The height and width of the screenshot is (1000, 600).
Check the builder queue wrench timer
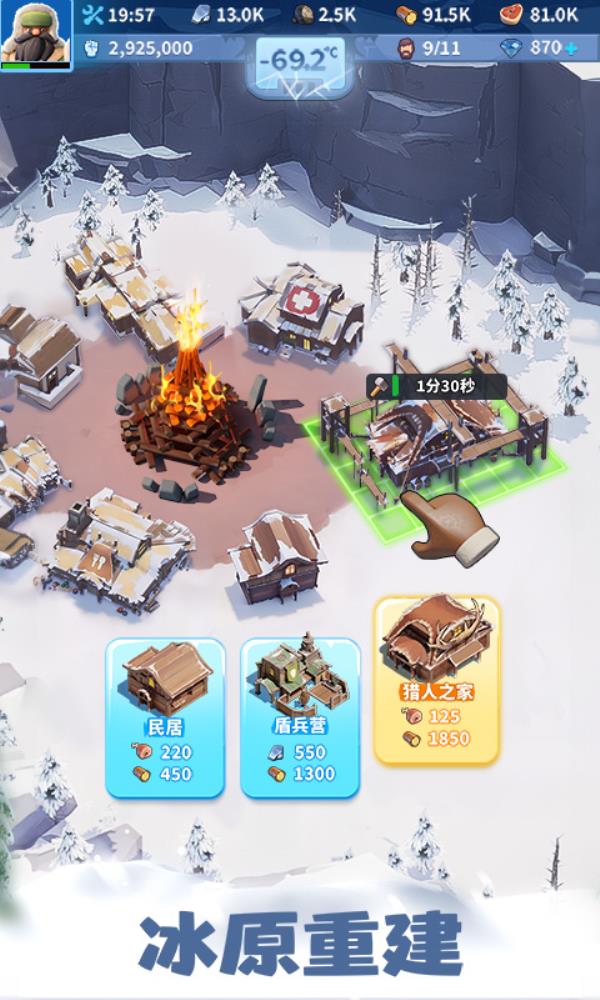pos(120,14)
